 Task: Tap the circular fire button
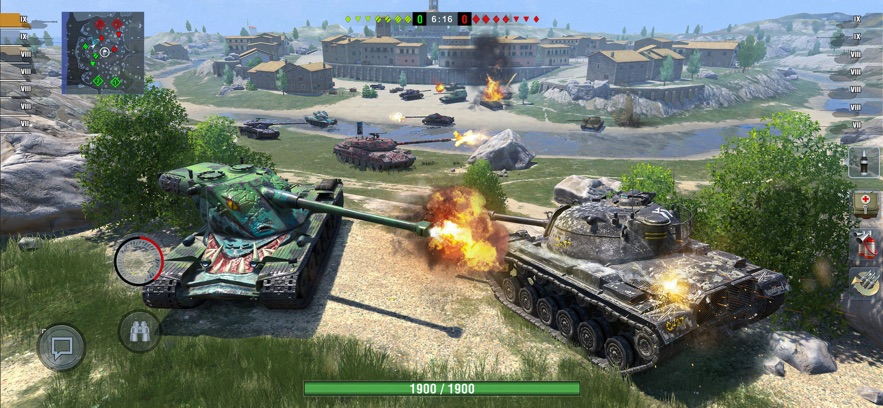point(139,261)
